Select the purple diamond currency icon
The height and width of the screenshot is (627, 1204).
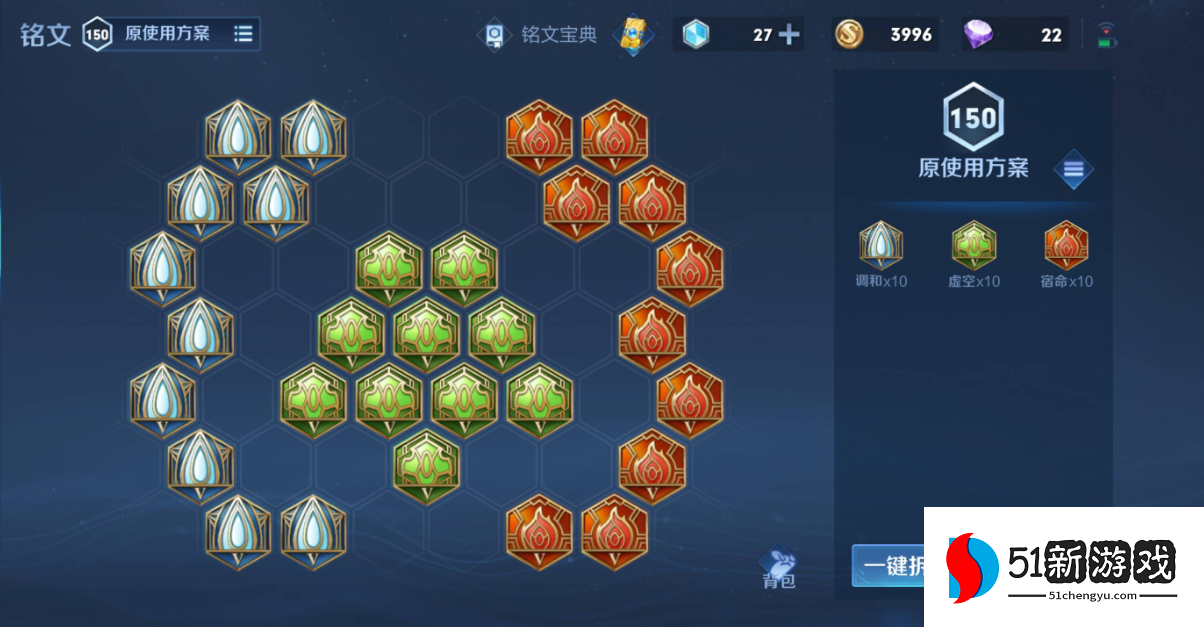[x=978, y=35]
